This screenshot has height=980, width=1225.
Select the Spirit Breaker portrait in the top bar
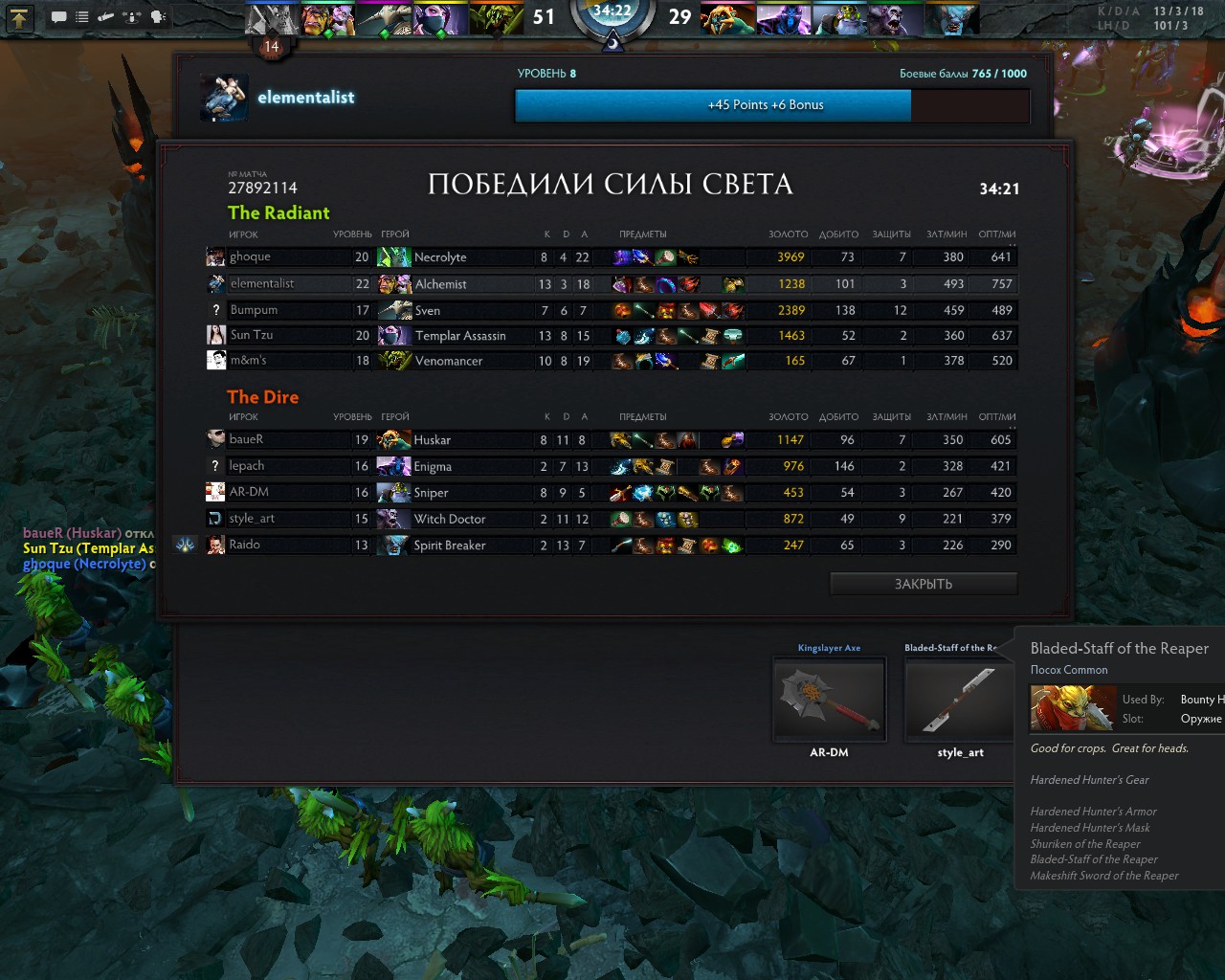click(x=952, y=19)
